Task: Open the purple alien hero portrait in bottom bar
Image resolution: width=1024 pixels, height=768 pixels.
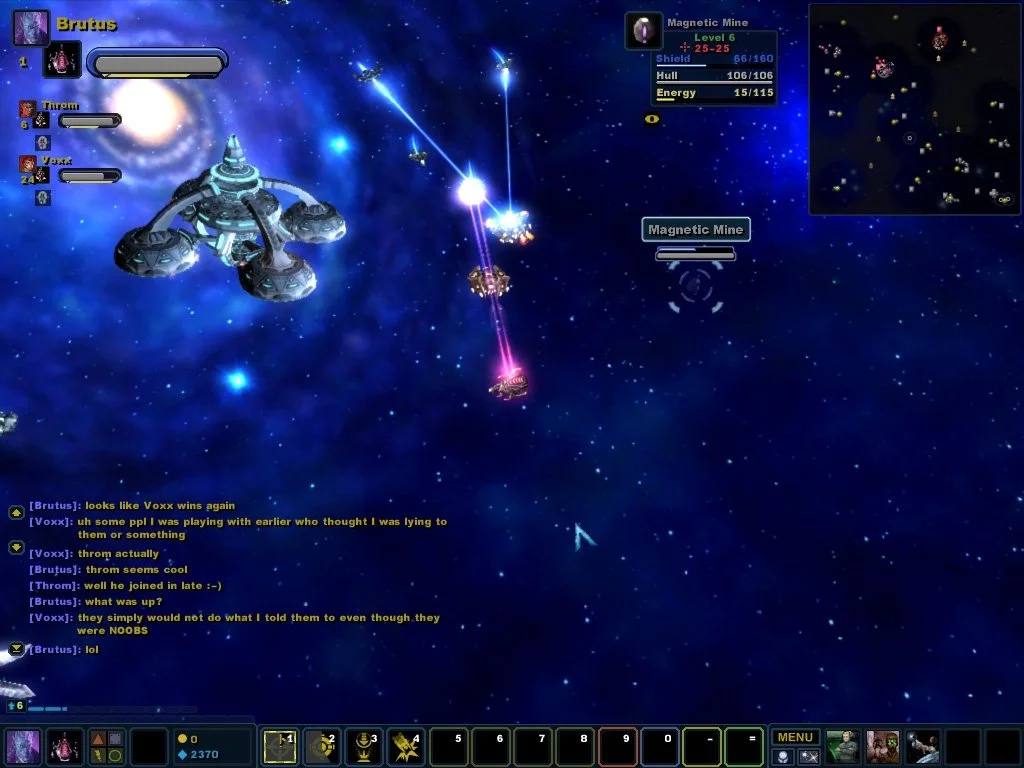Action: click(23, 747)
